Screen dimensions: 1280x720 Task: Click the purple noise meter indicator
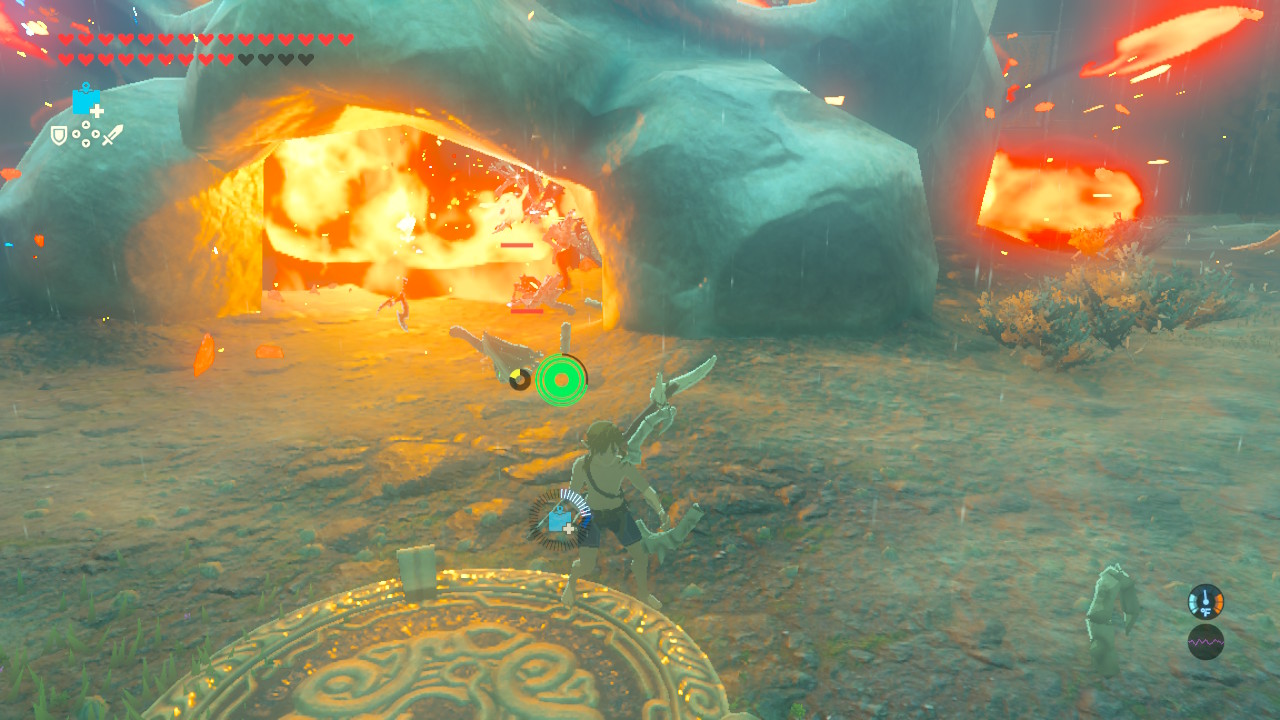click(x=1205, y=642)
